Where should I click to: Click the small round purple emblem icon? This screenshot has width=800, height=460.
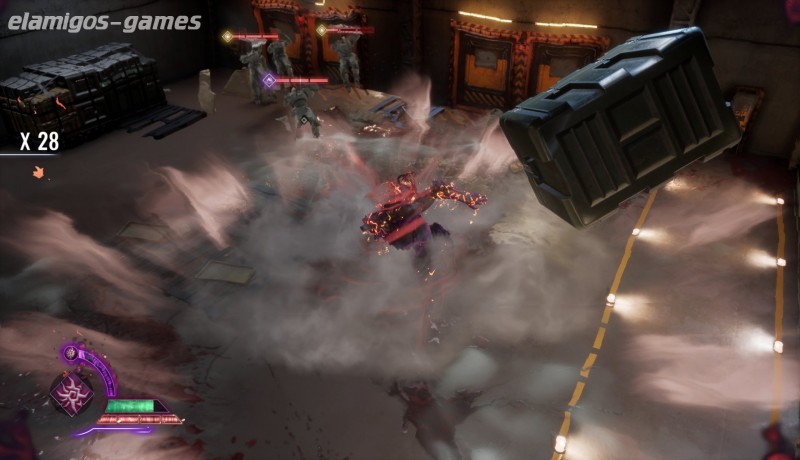tap(71, 352)
